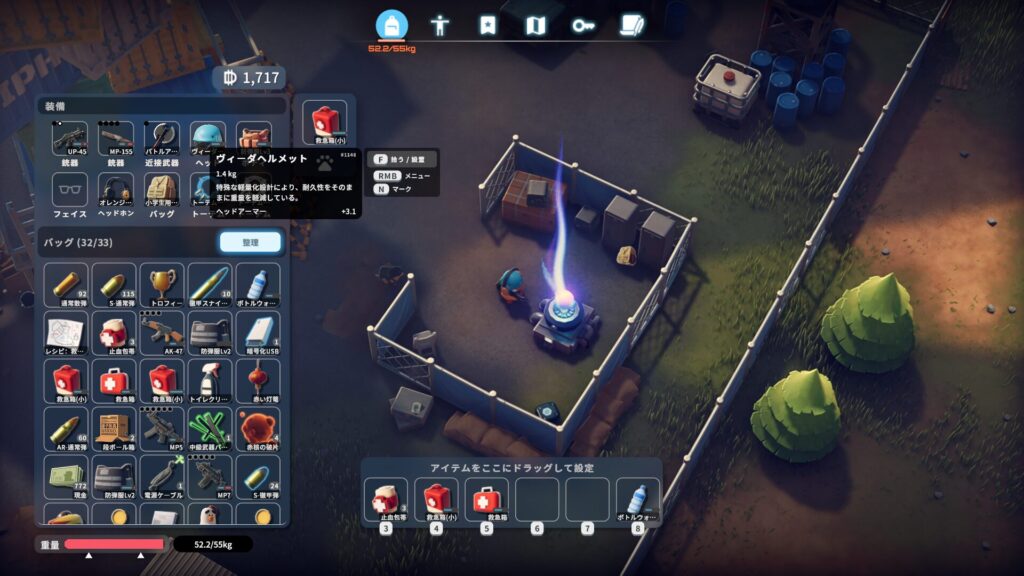
Task: Click the glasses face equipment slot
Action: 69,190
